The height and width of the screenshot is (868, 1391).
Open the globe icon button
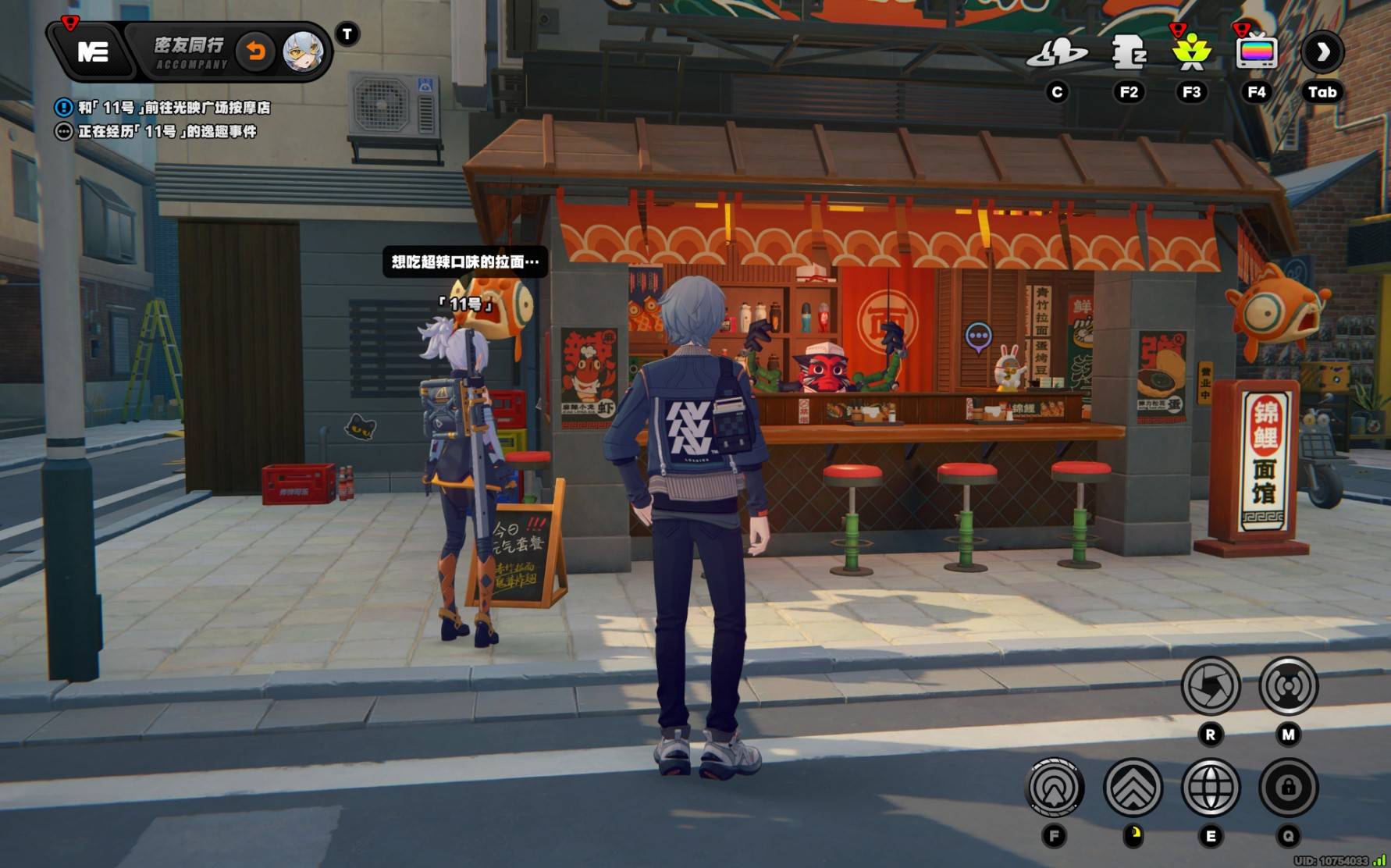[x=1211, y=788]
